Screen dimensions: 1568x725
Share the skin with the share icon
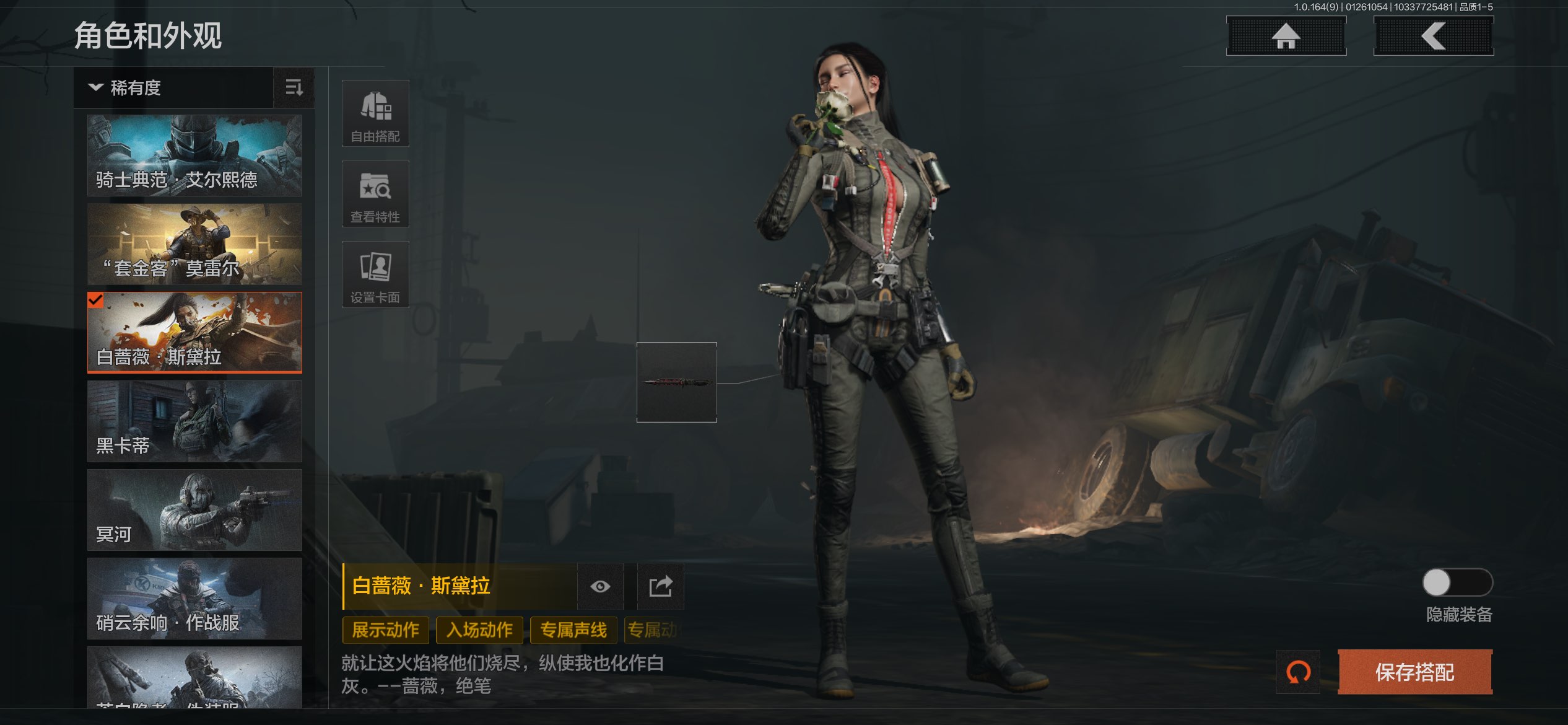point(660,586)
